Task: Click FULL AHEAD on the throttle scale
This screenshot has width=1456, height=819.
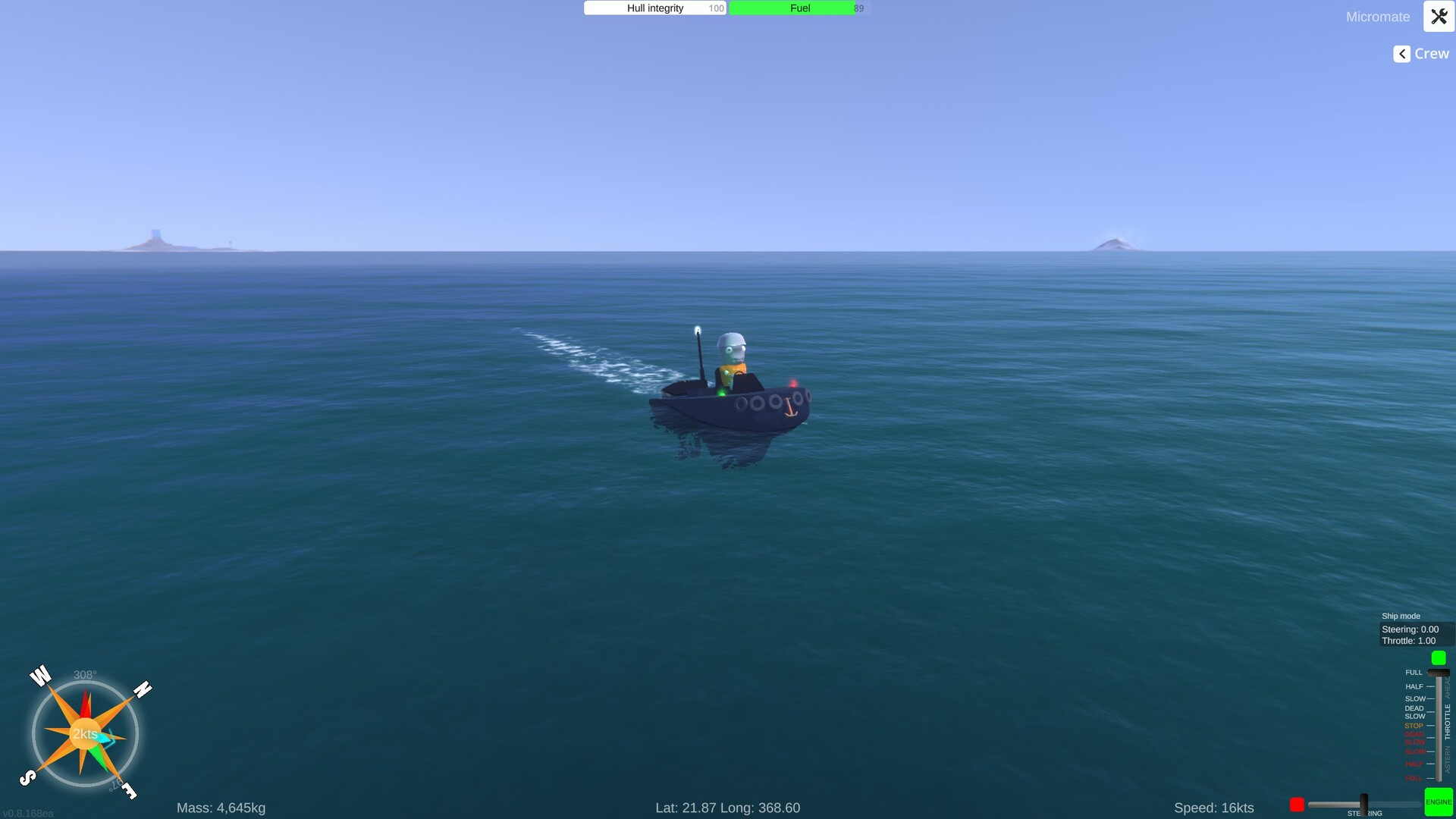Action: (1414, 672)
